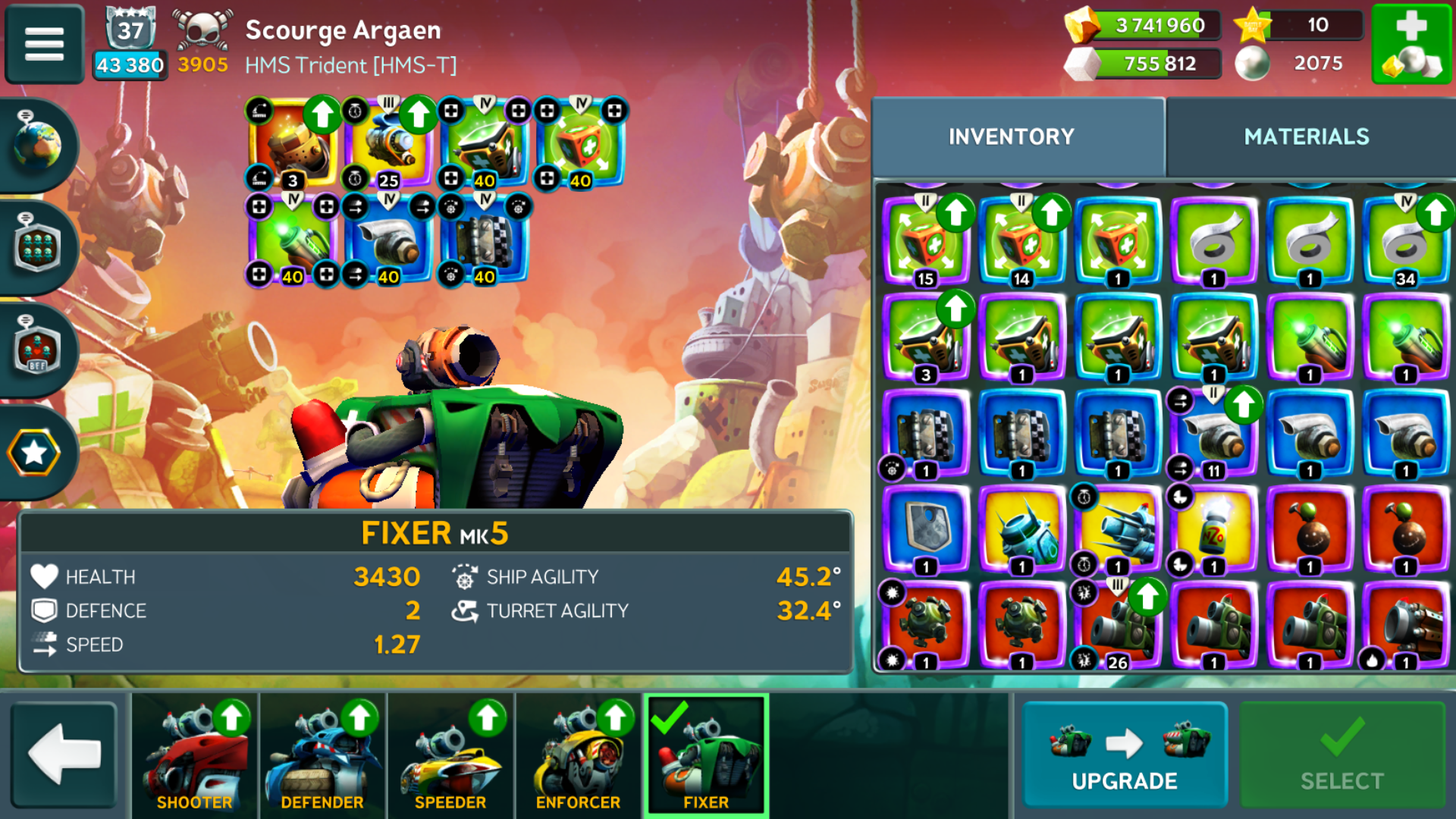Open the globe side menu icon
Viewport: 1456px width, 819px height.
coord(36,144)
